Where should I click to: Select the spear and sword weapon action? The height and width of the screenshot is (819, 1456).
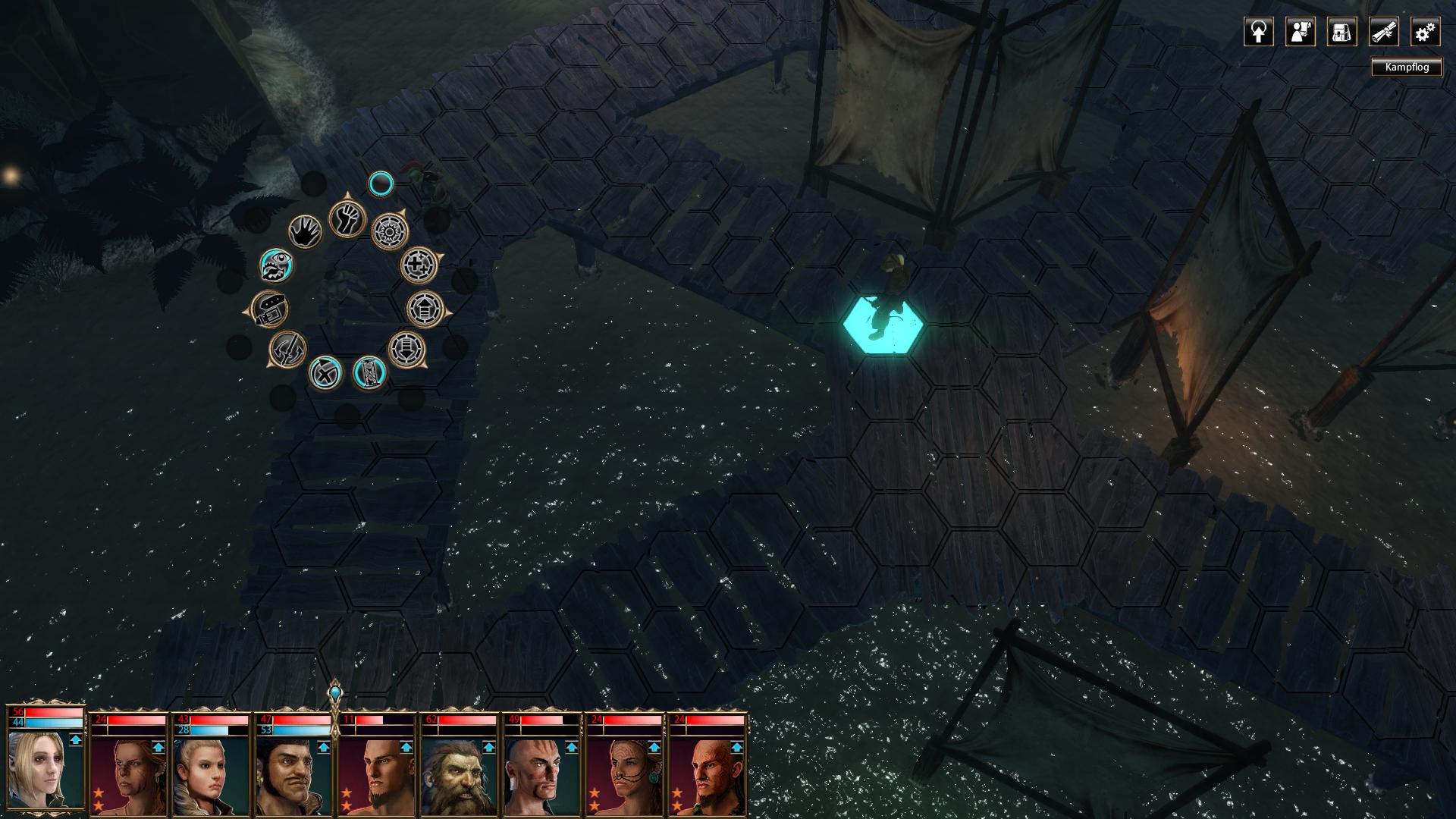pyautogui.click(x=288, y=350)
